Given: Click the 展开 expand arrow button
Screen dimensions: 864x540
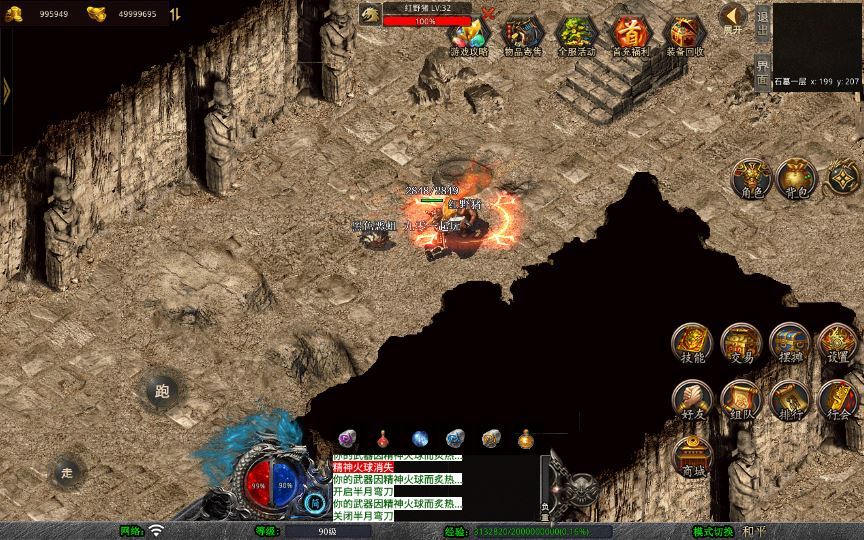Looking at the screenshot, I should tap(733, 18).
